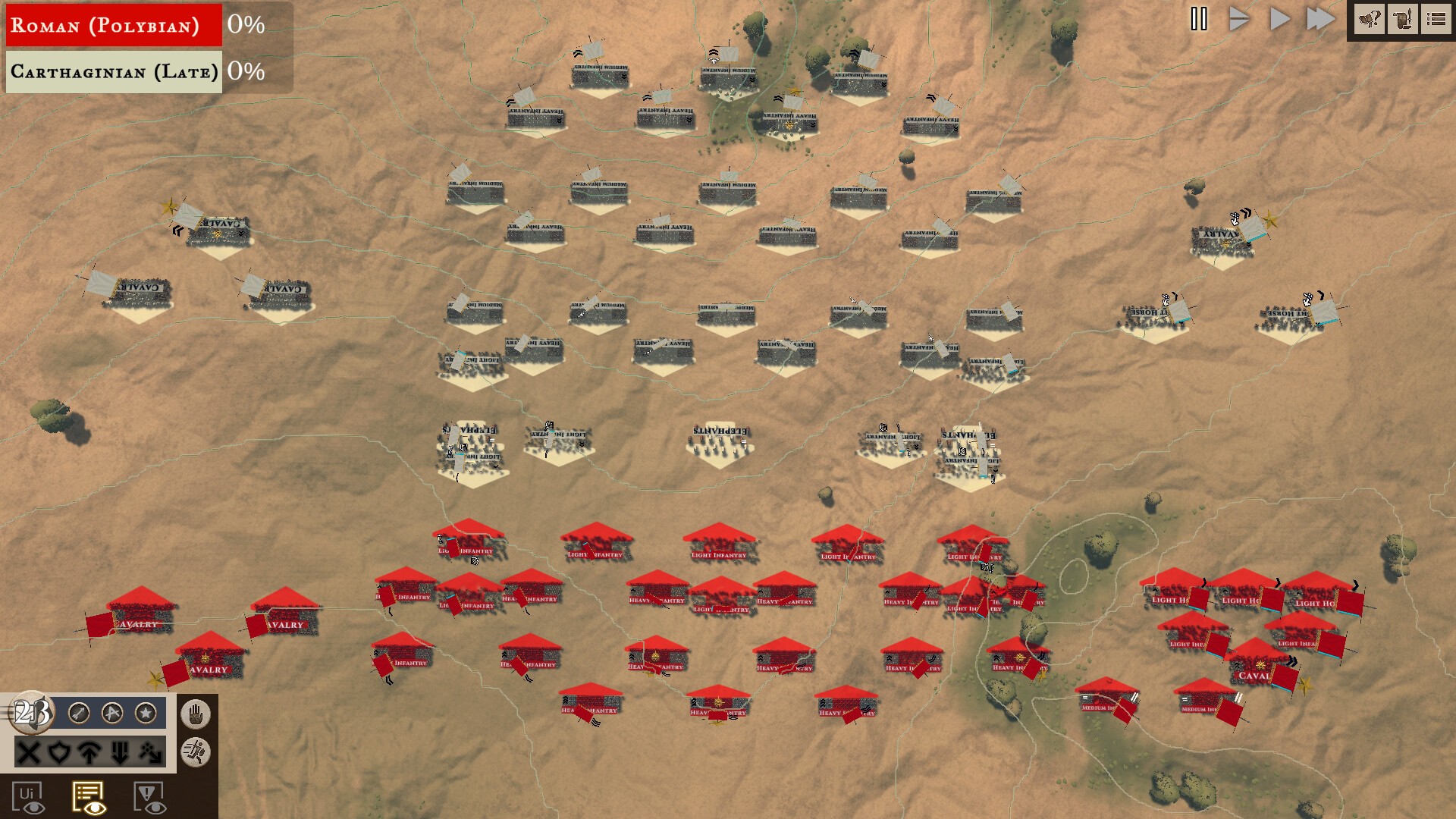Pause the battle with the pause button

pyautogui.click(x=1199, y=19)
